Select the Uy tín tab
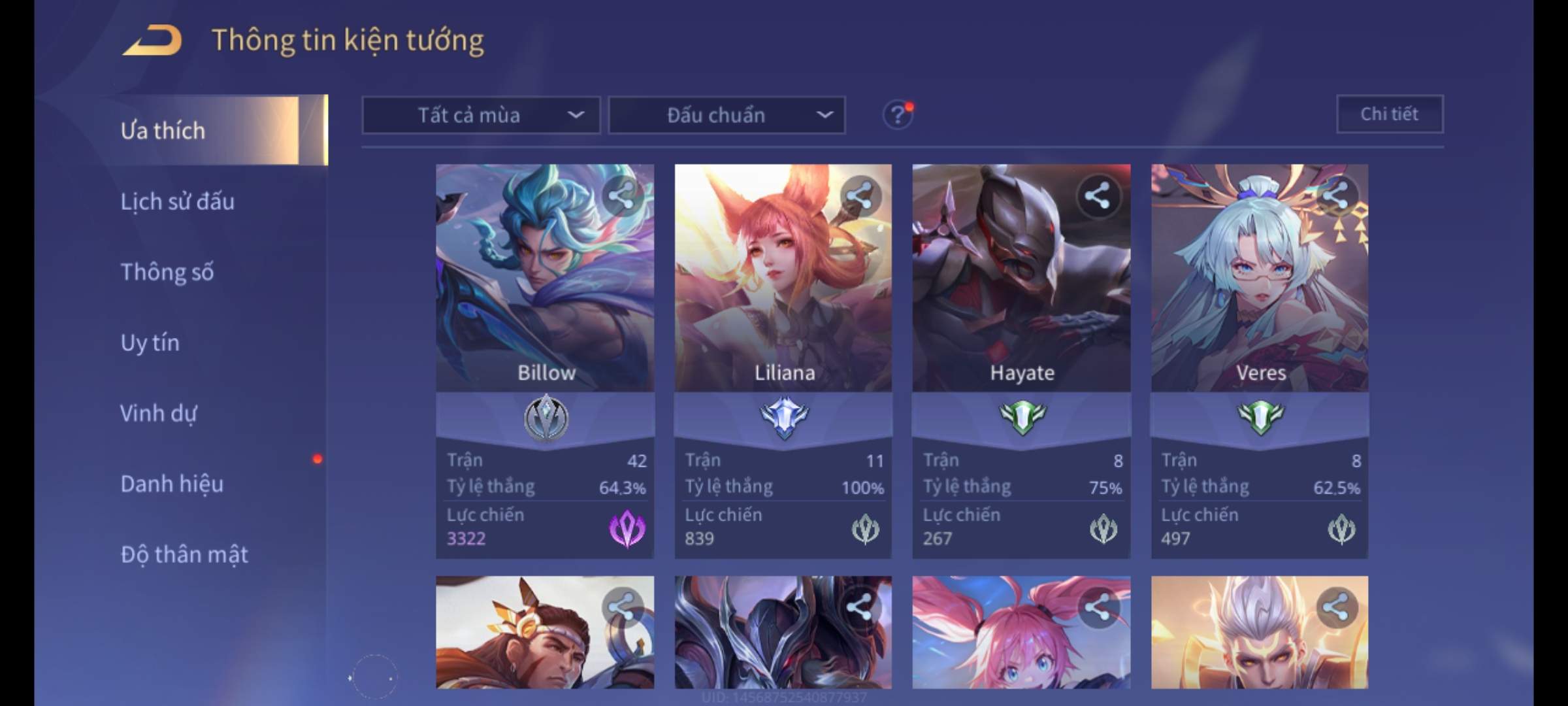 point(150,343)
